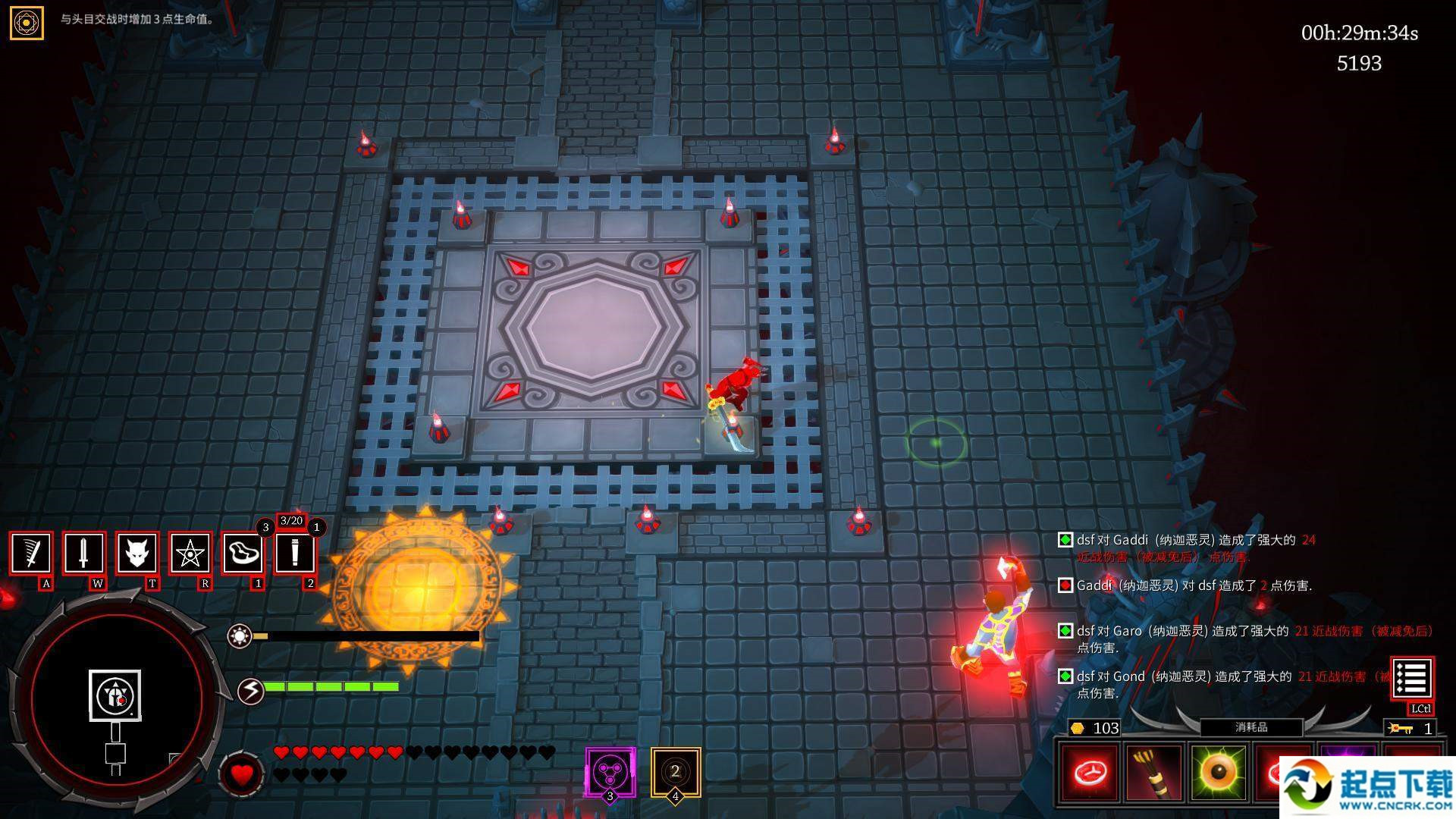
Task: Open the list menu button
Action: tap(1411, 679)
